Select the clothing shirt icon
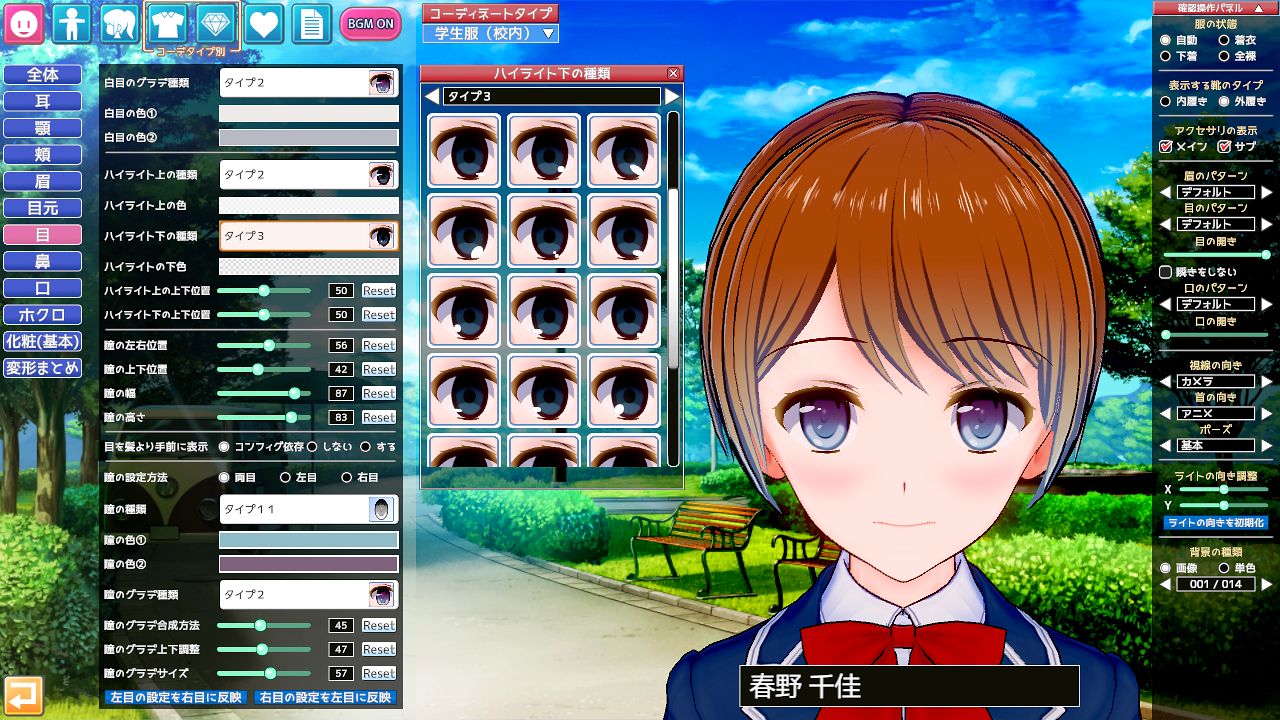The image size is (1280, 720). pos(166,22)
